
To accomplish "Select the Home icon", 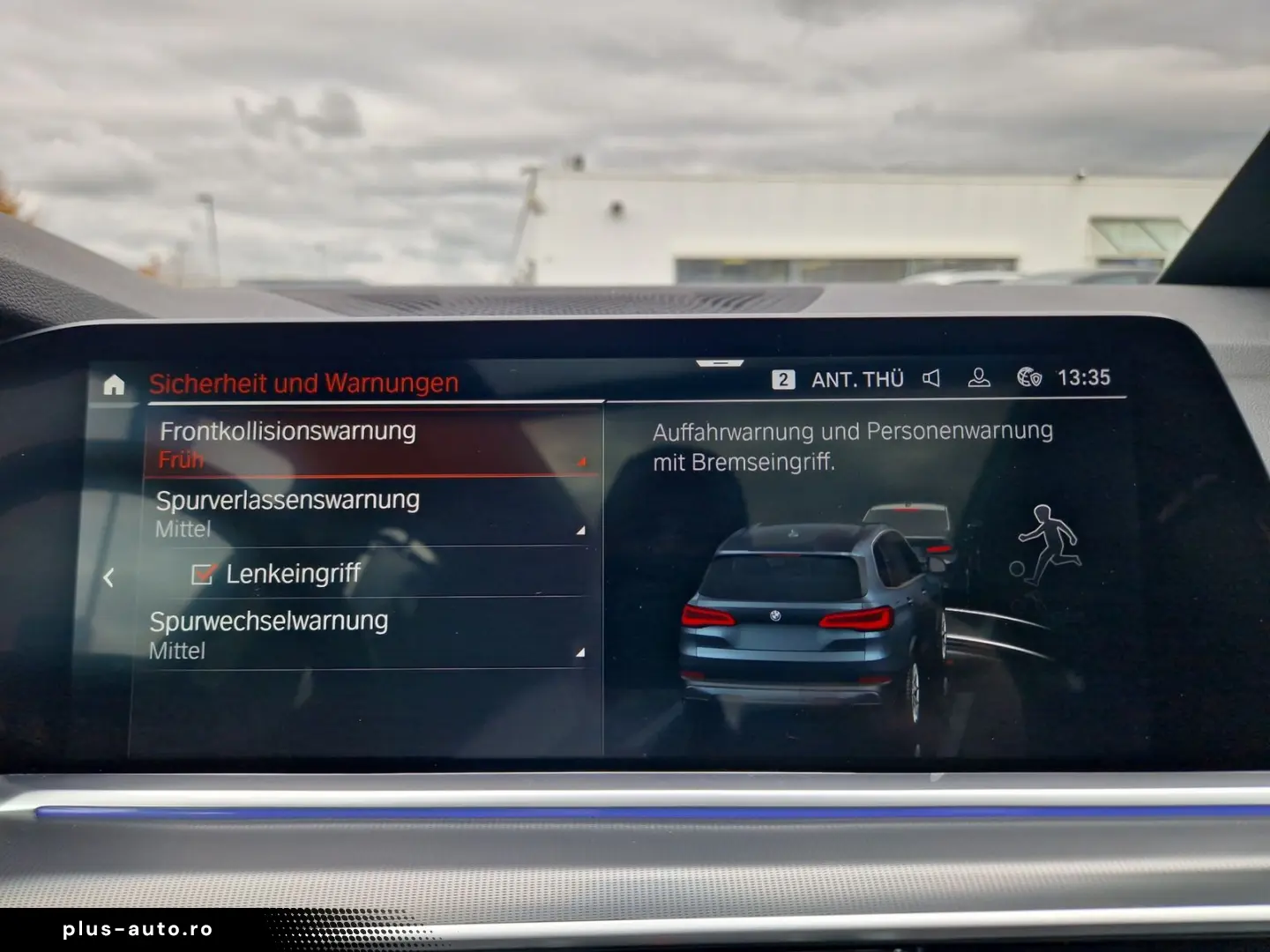I will tap(113, 383).
